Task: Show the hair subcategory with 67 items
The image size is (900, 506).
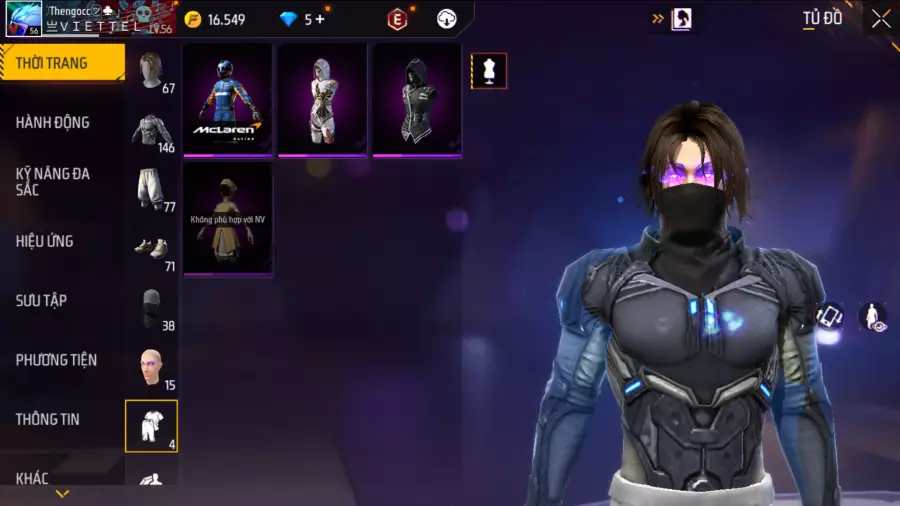Action: [151, 72]
